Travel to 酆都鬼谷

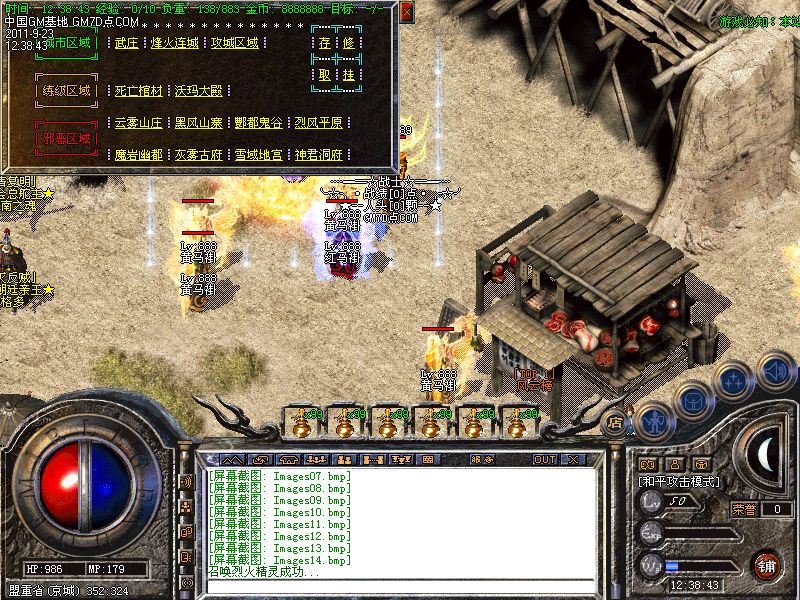(258, 123)
